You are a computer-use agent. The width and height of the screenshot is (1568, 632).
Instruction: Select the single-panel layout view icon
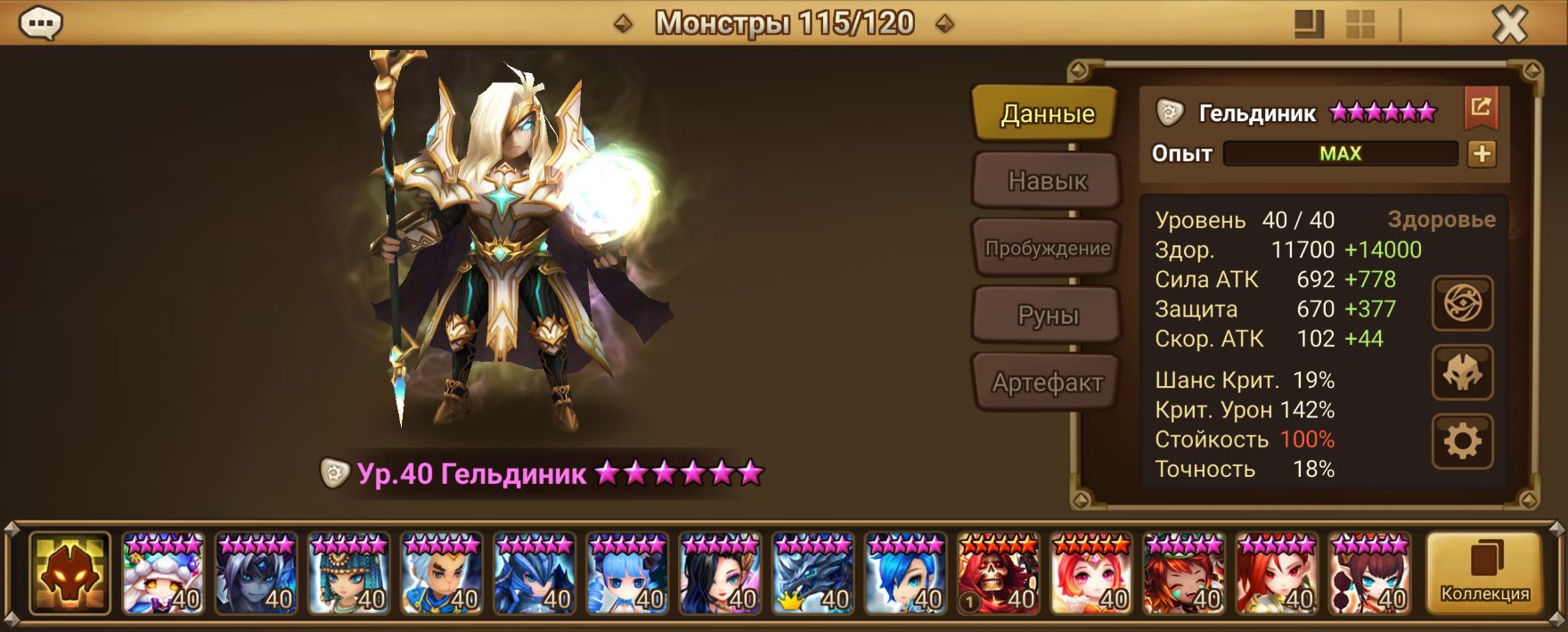[x=1308, y=24]
